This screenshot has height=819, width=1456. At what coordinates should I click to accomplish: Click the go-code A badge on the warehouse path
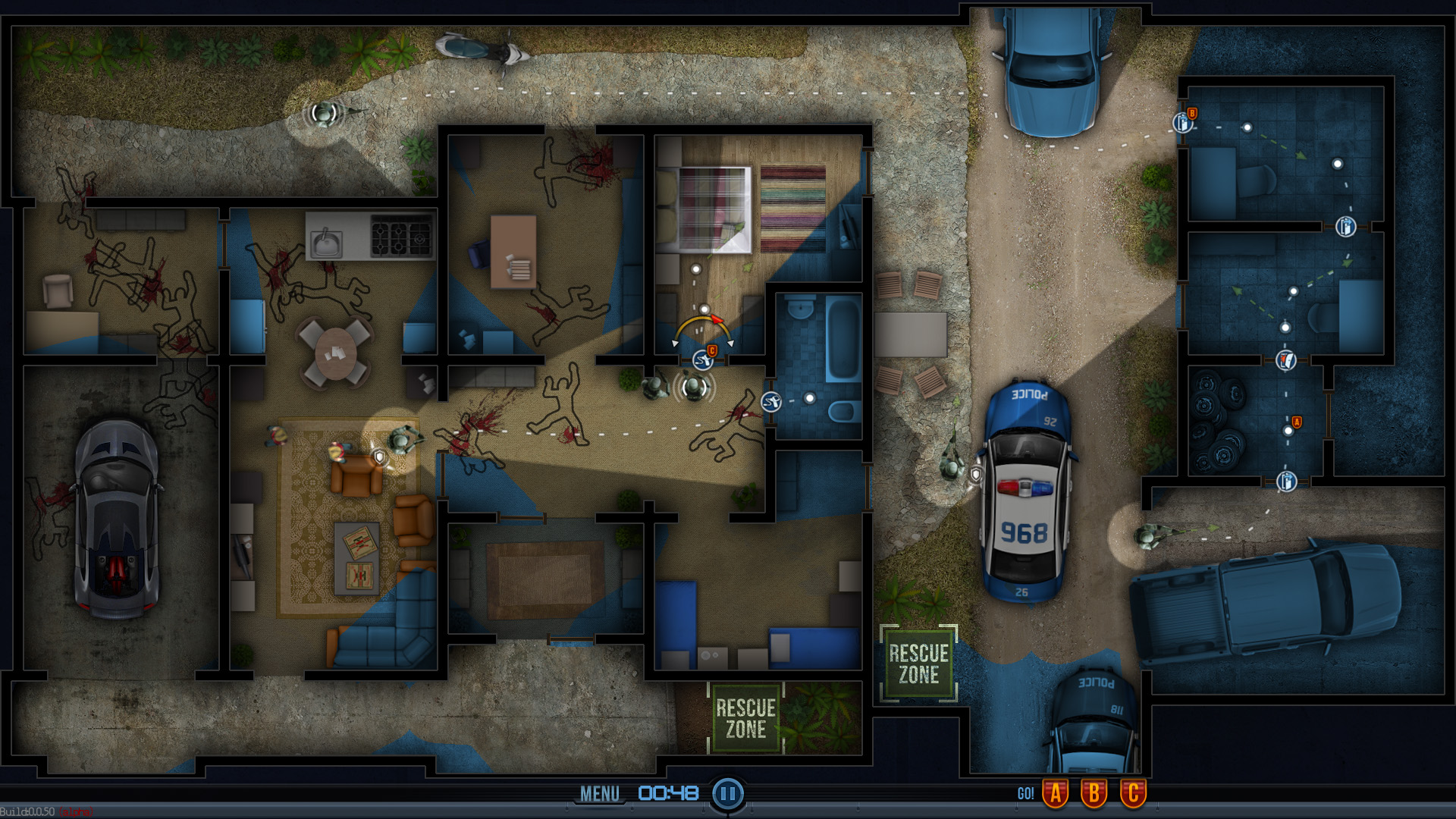(x=1296, y=422)
